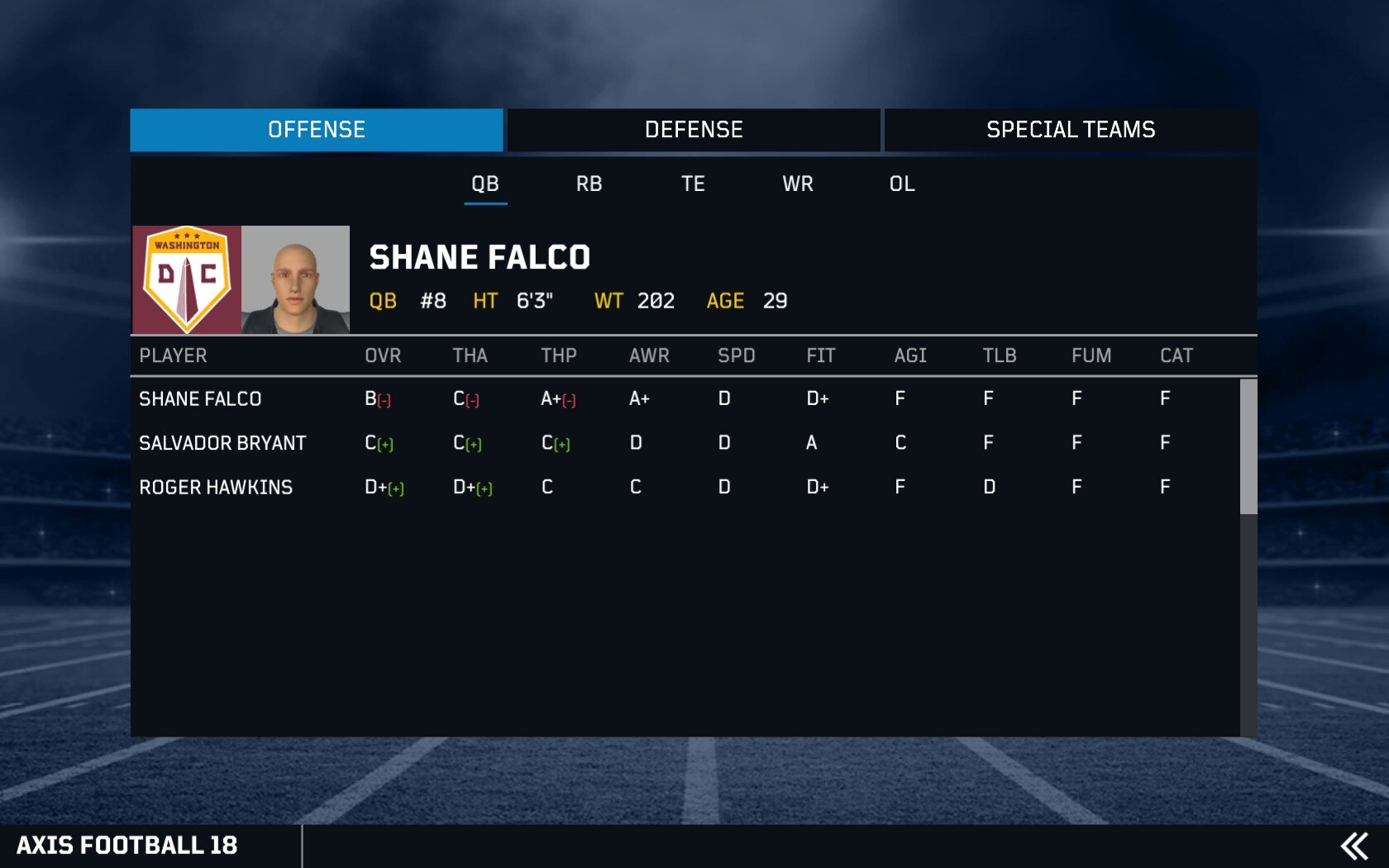
Task: Switch to the TE position tab
Action: [693, 184]
